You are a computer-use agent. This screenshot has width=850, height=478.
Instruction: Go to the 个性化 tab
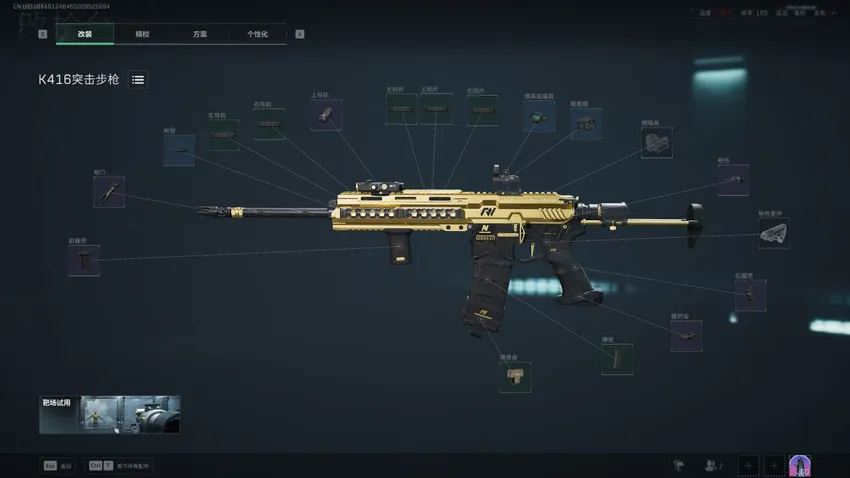(258, 34)
